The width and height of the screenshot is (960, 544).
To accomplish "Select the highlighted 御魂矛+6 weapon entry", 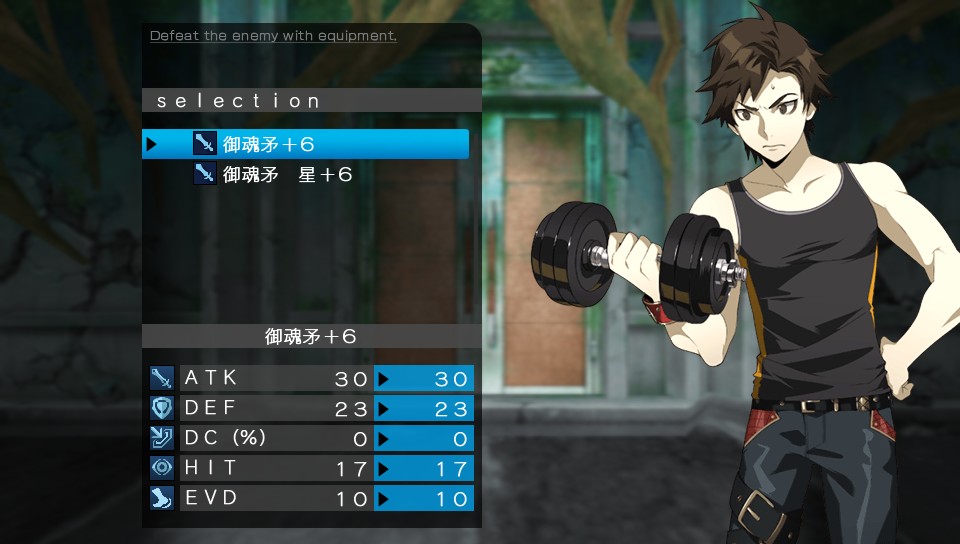I will 305,144.
